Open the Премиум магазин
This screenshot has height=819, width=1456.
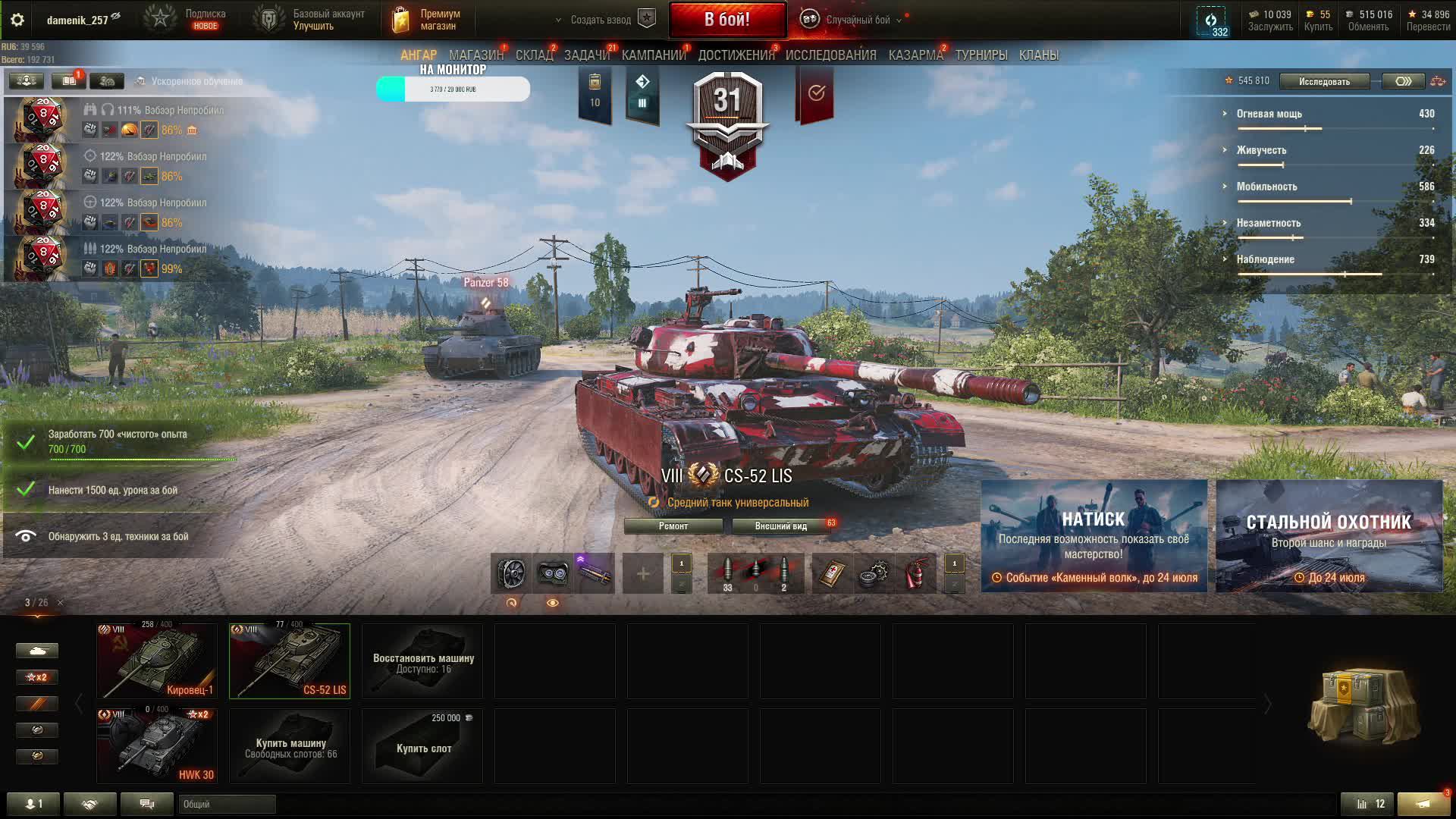click(428, 20)
